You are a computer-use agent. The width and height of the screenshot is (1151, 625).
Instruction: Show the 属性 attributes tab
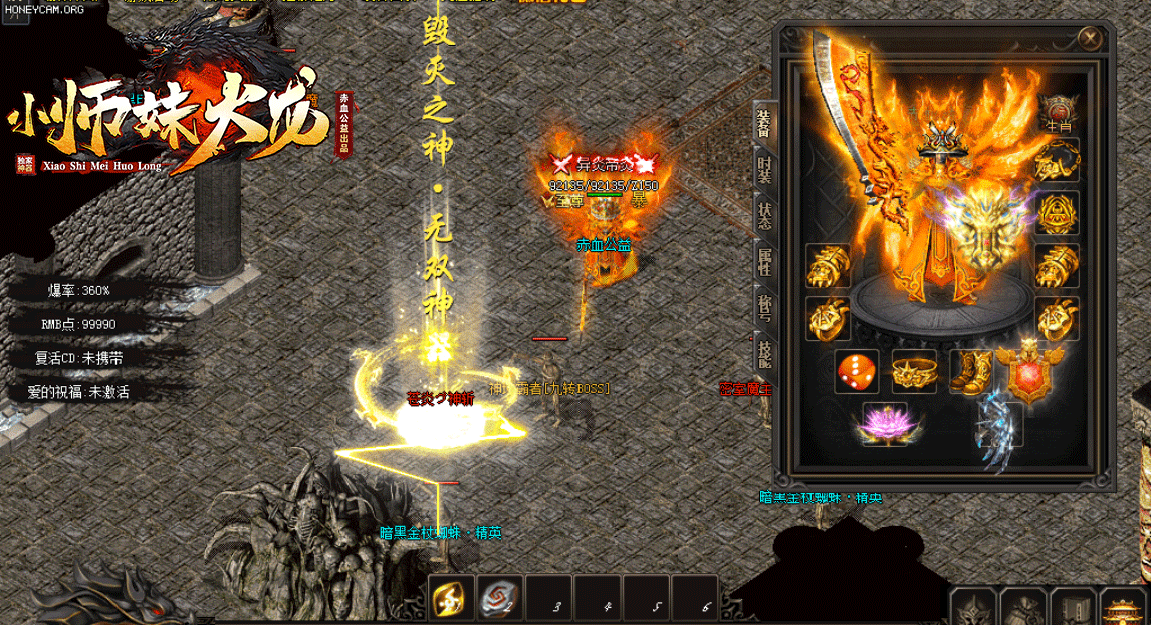[763, 264]
